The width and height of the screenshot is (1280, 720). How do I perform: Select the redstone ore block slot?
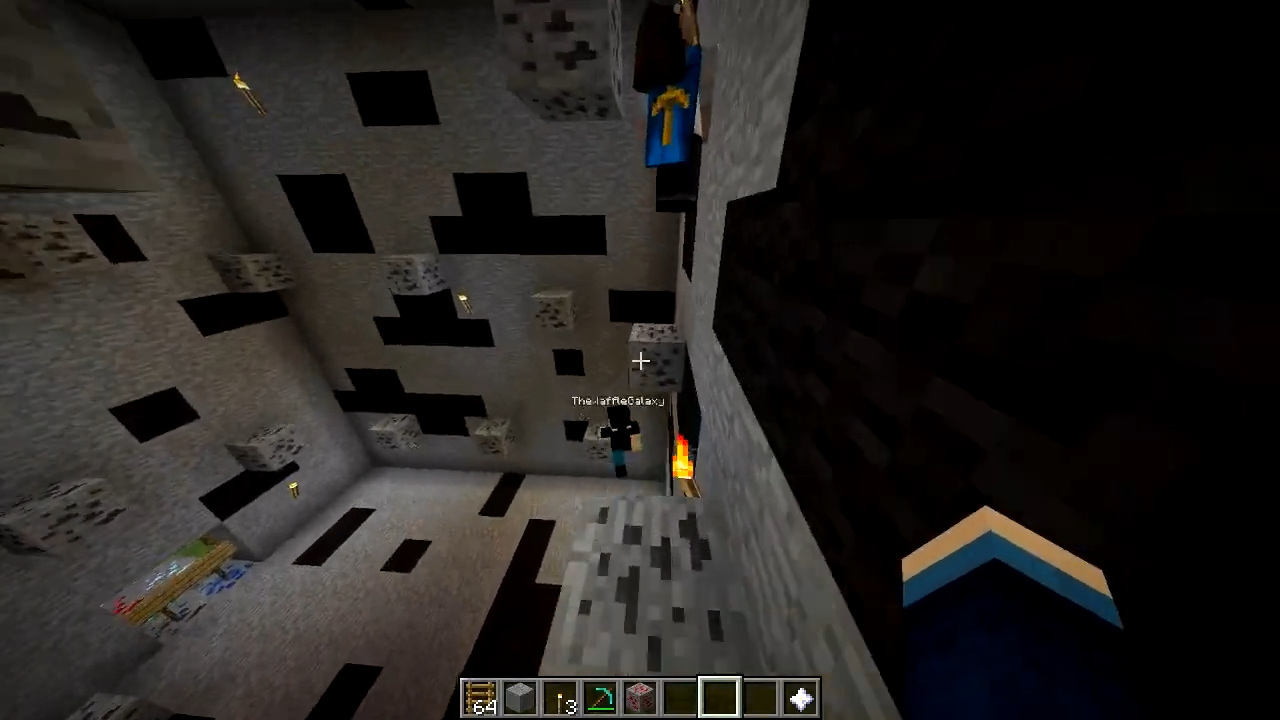coord(640,698)
